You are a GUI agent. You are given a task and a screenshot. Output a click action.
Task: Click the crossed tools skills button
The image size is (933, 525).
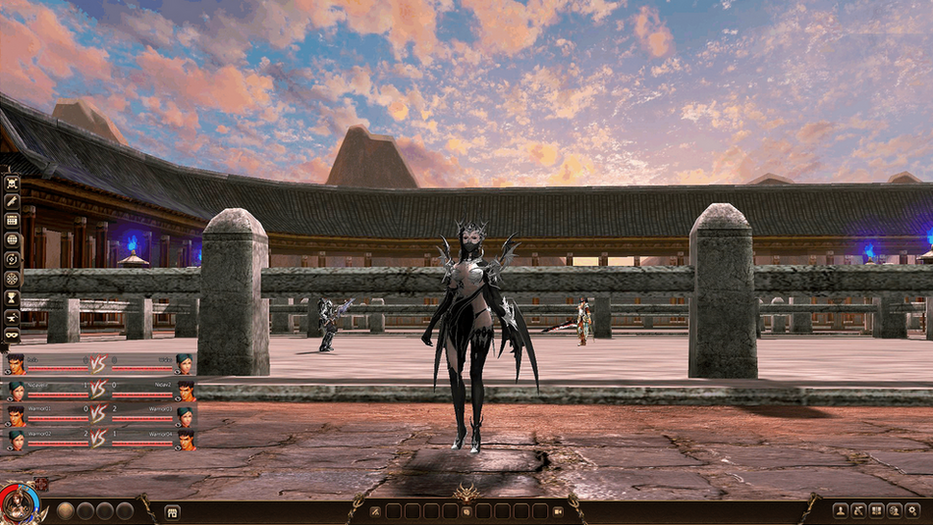pos(858,510)
